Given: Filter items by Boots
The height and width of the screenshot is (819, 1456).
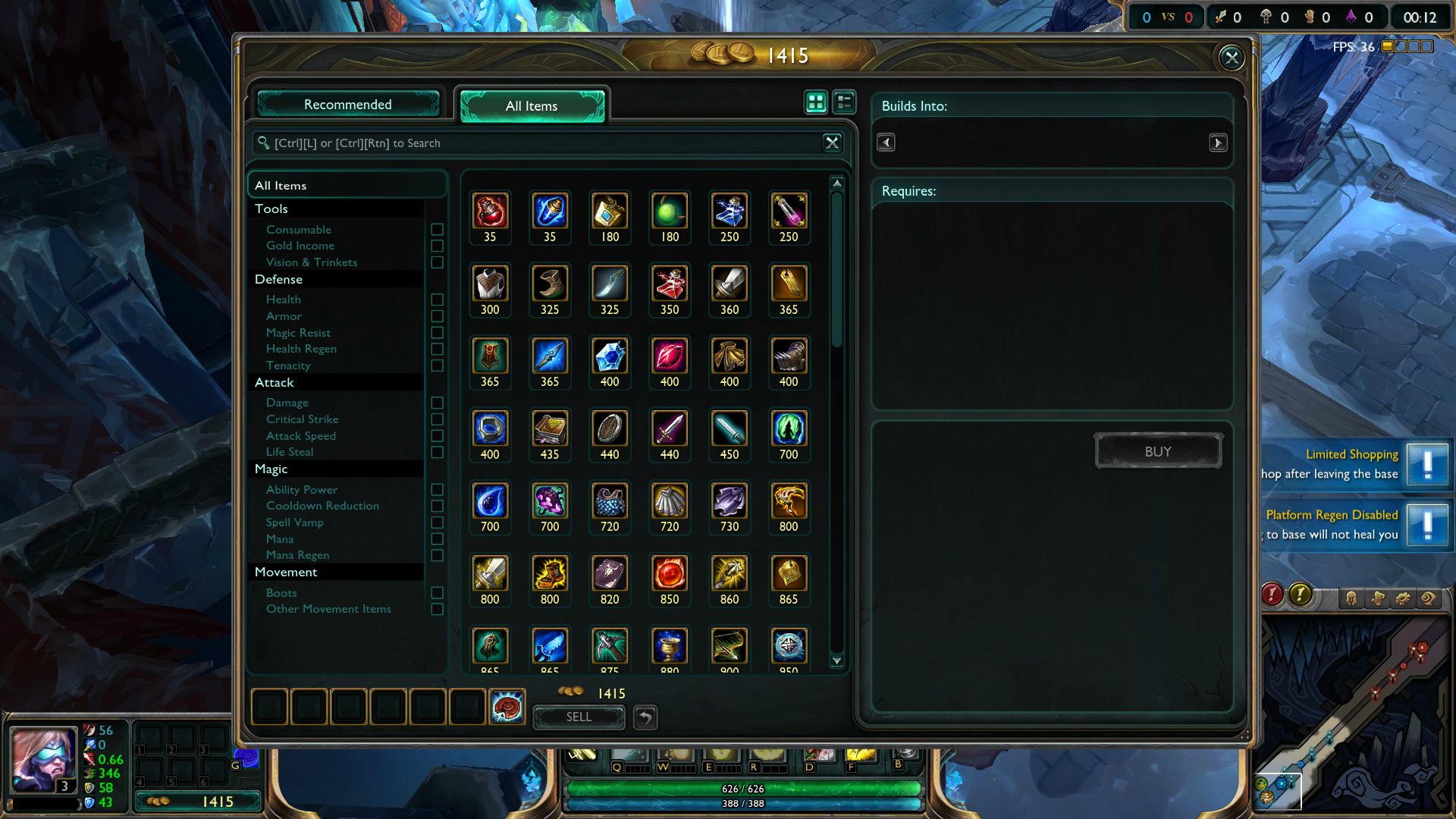Looking at the screenshot, I should 437,593.
